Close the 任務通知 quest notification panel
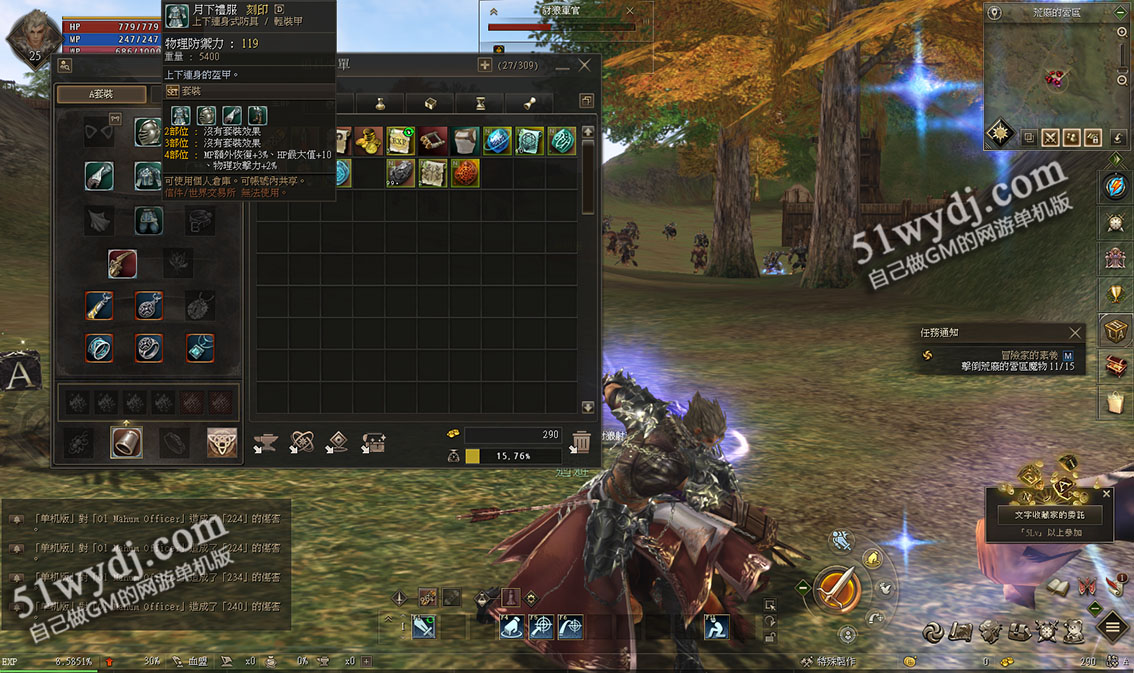The height and width of the screenshot is (673, 1134). pyautogui.click(x=1075, y=332)
